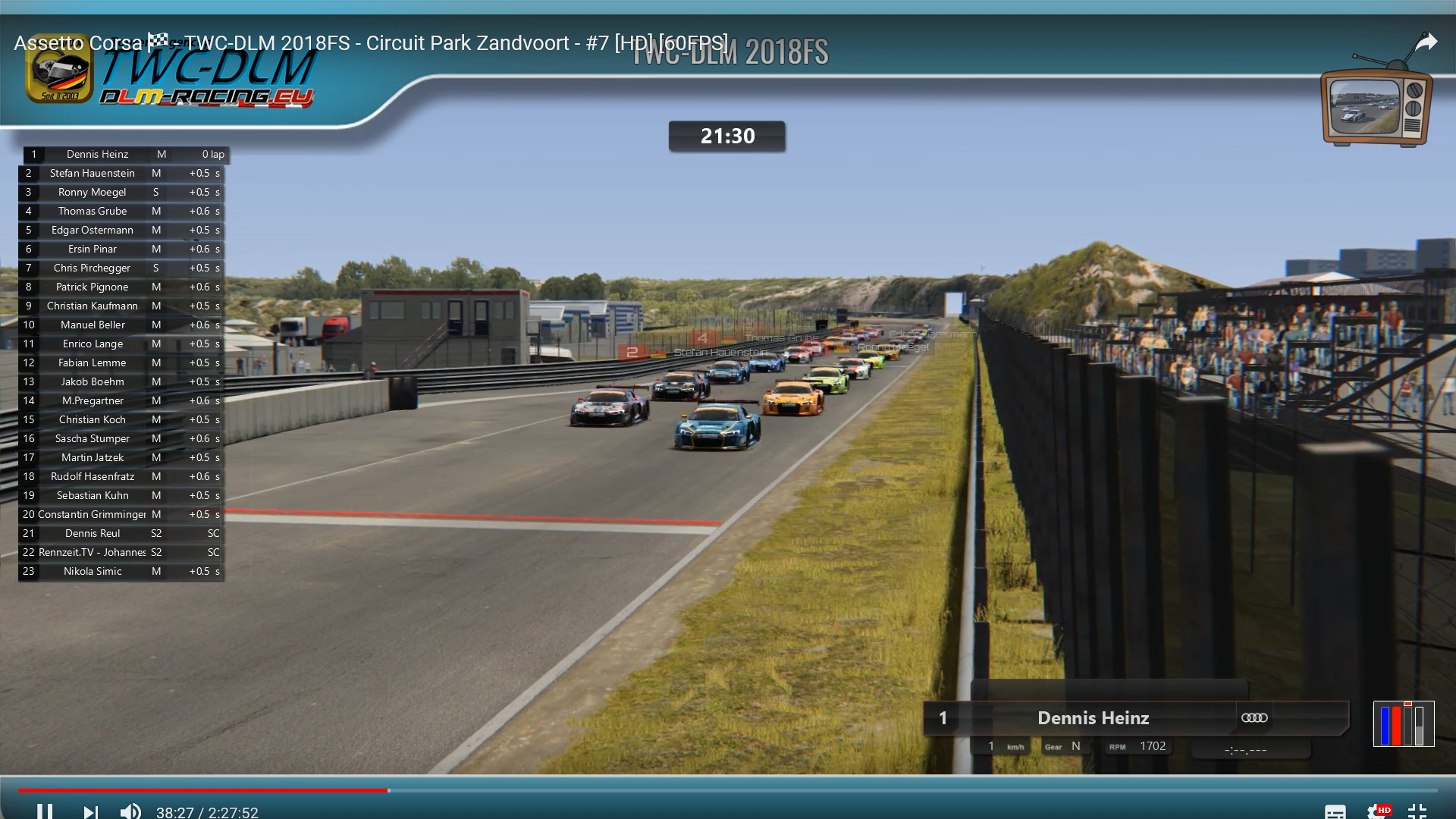This screenshot has height=819, width=1456.
Task: Pick Dennis Reul's safety car row
Action: [x=93, y=533]
